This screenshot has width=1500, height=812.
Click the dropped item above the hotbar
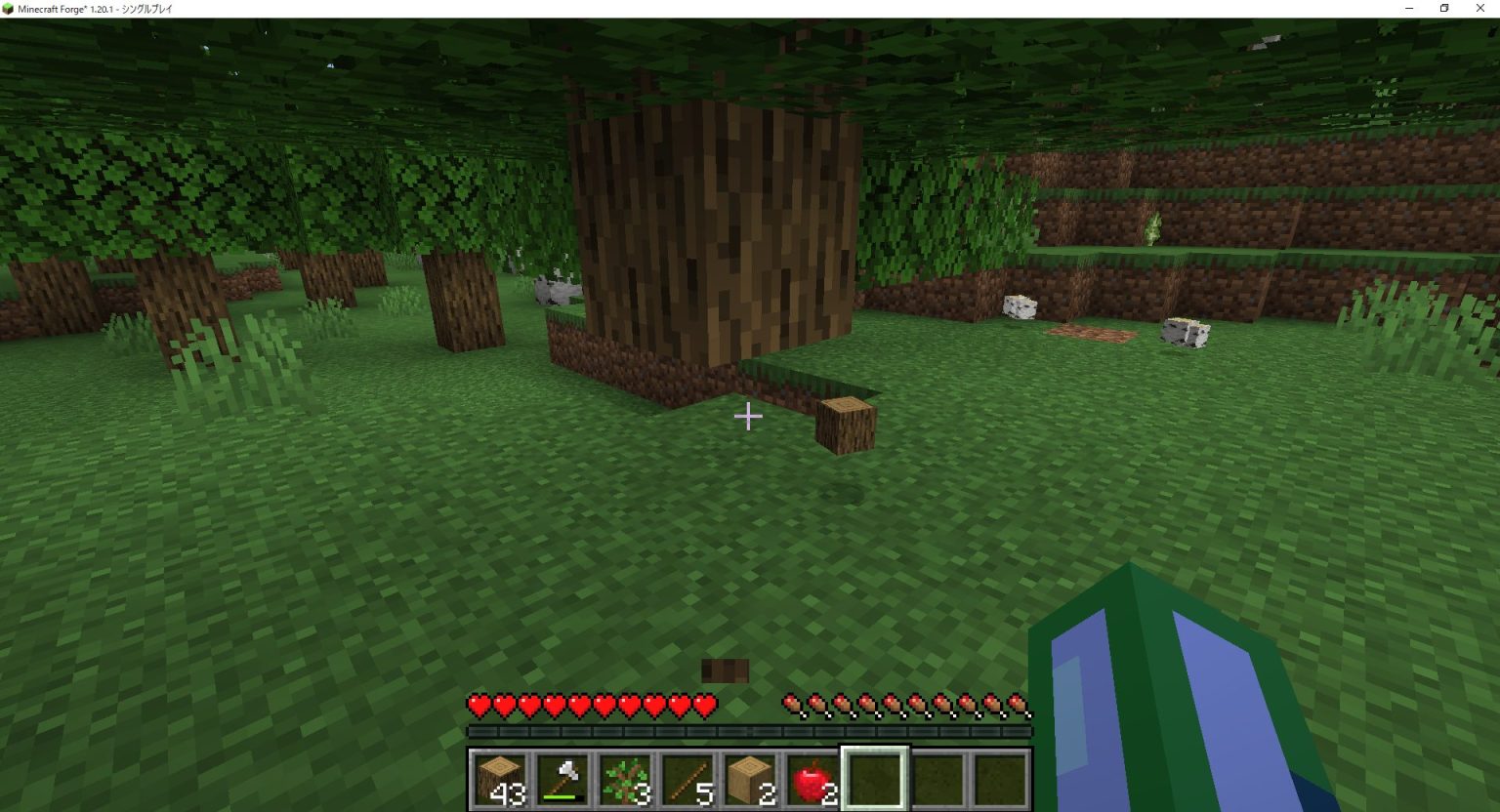pos(724,670)
